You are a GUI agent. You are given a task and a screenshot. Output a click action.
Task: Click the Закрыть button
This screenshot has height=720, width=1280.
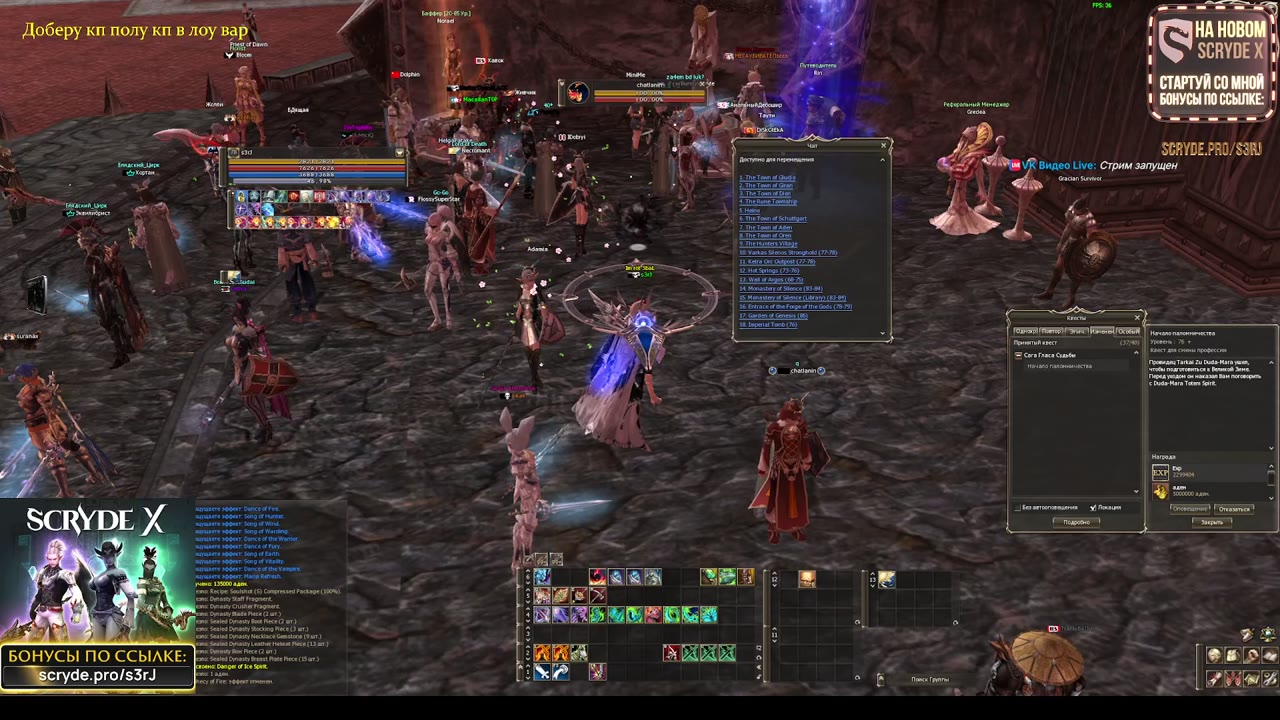point(1211,522)
